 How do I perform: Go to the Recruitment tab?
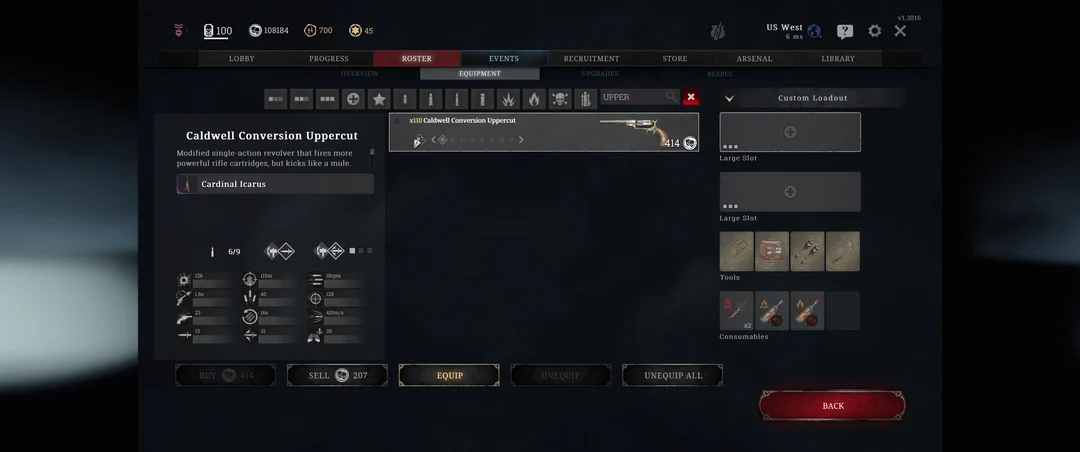pyautogui.click(x=591, y=59)
